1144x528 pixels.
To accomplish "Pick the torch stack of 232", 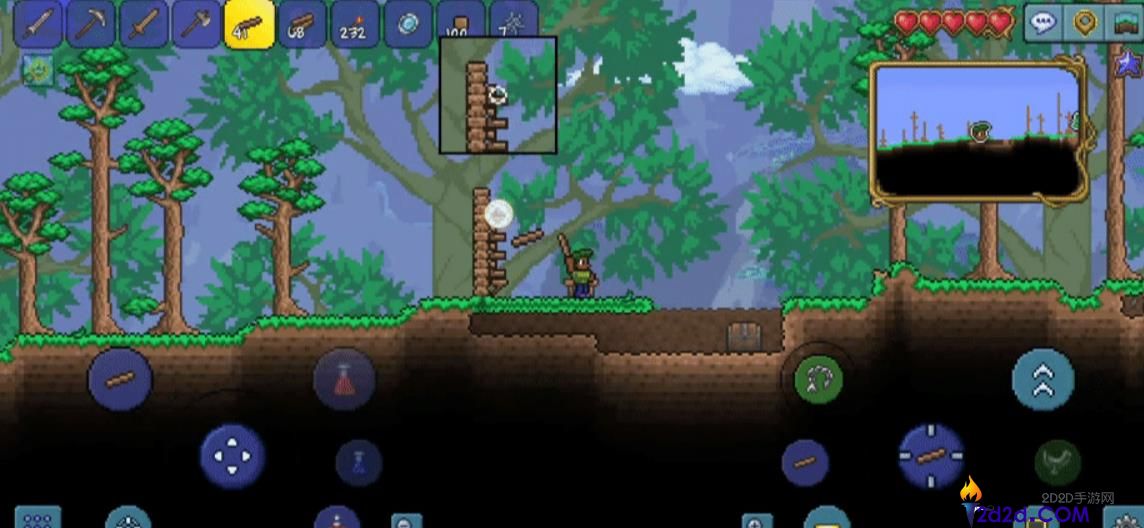I will [x=355, y=24].
